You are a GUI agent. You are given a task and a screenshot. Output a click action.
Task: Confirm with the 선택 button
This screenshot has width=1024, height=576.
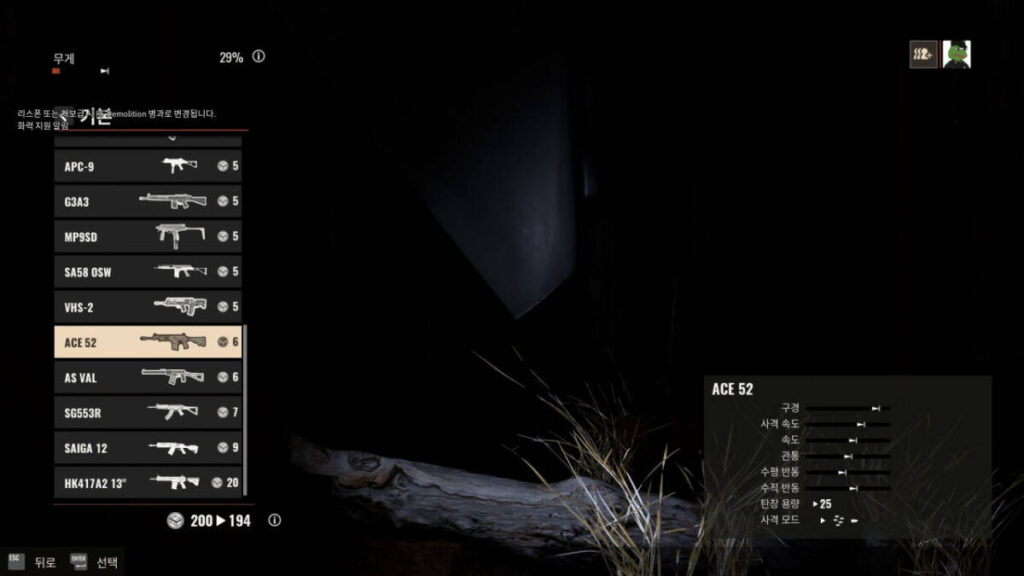point(94,562)
